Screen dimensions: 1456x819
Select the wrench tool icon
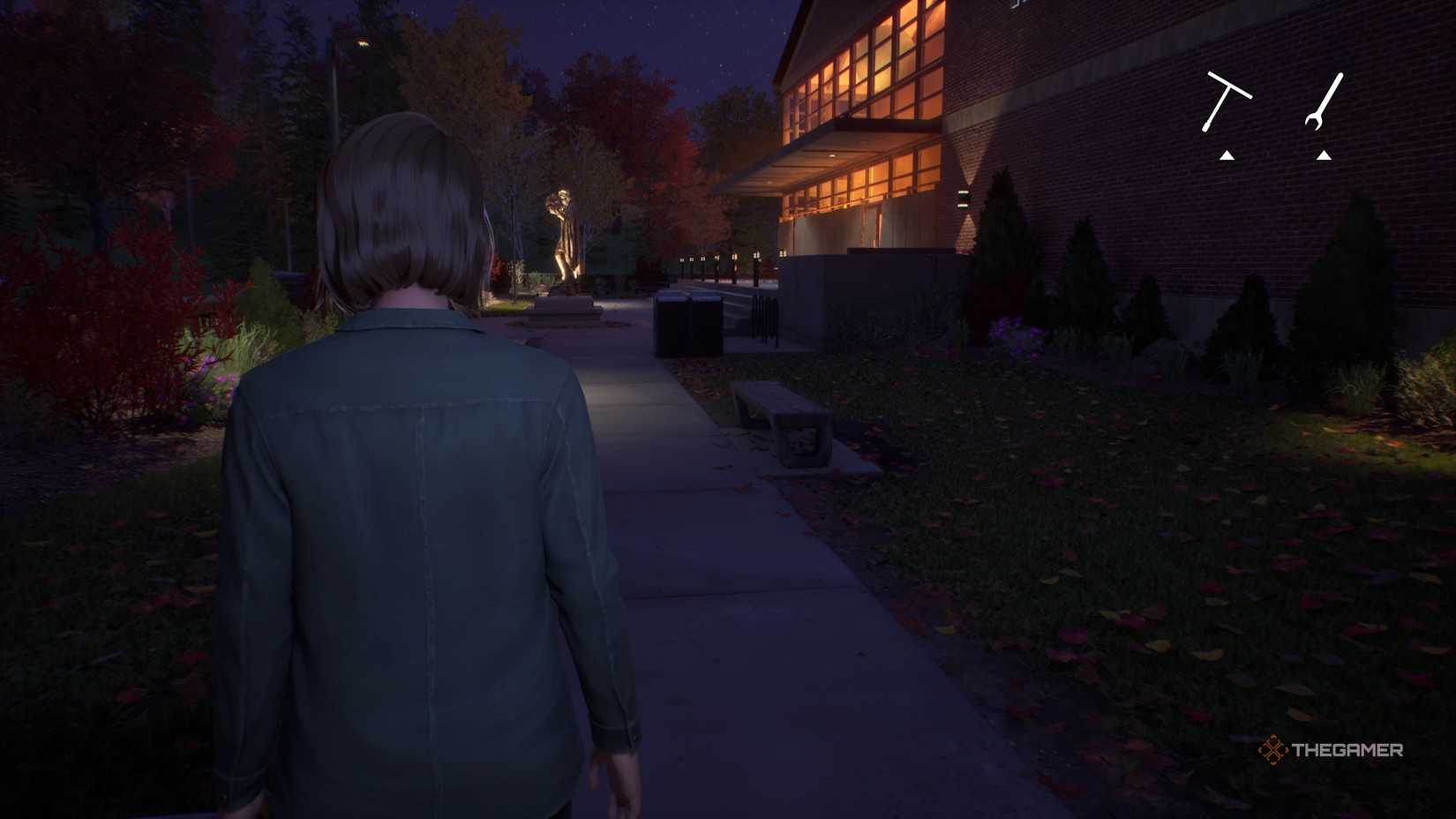click(x=1324, y=99)
